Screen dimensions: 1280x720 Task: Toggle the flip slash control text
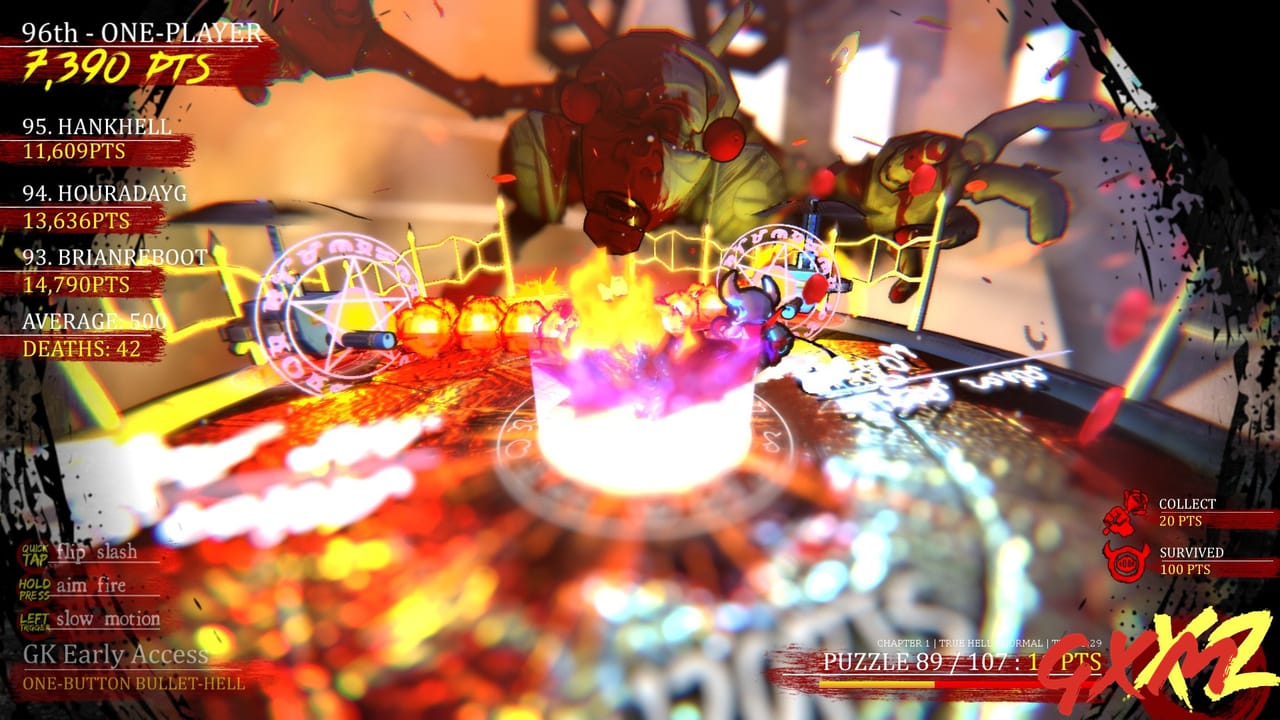(97, 551)
